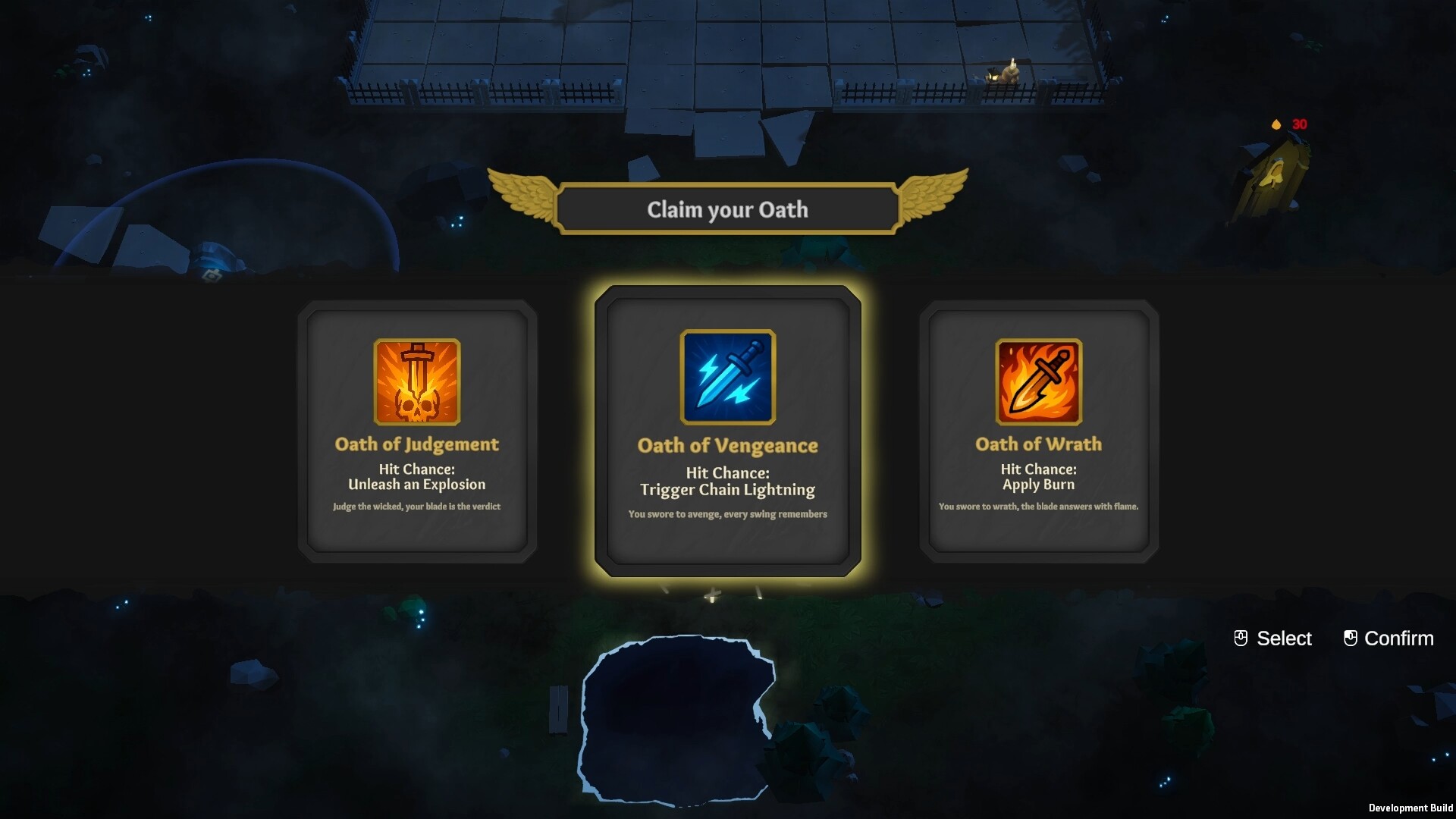Click the Select action prompt text
This screenshot has width=1456, height=819.
coord(1284,639)
